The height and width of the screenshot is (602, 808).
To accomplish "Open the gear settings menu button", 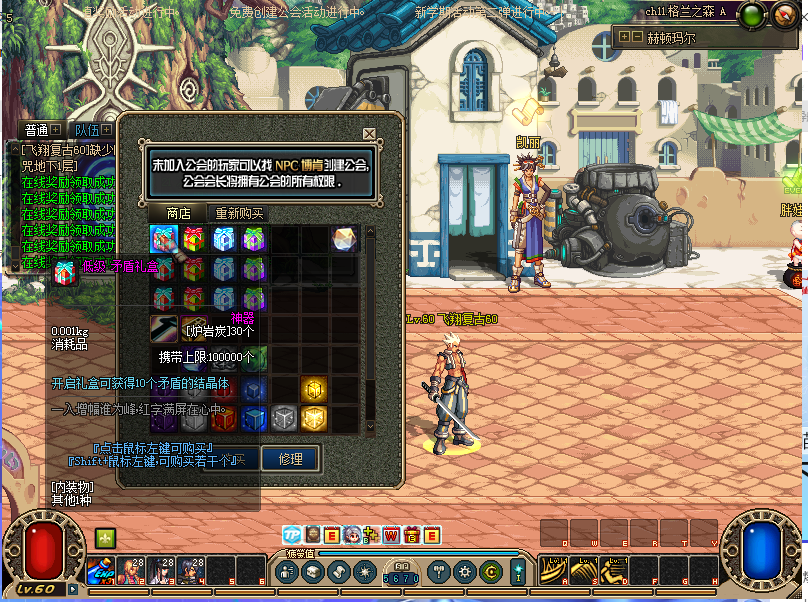I will click(x=465, y=571).
